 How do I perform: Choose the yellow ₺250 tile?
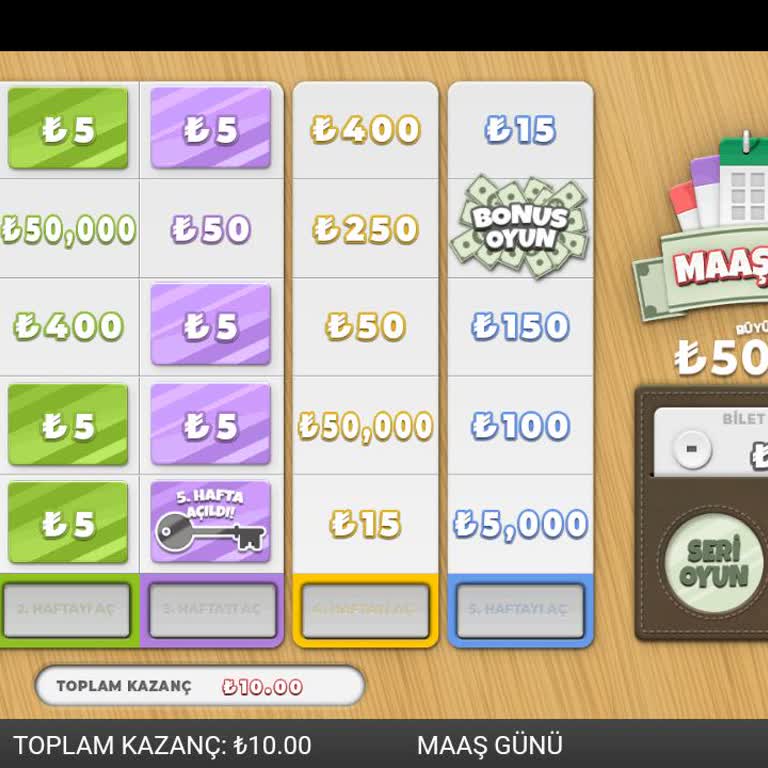[x=365, y=229]
